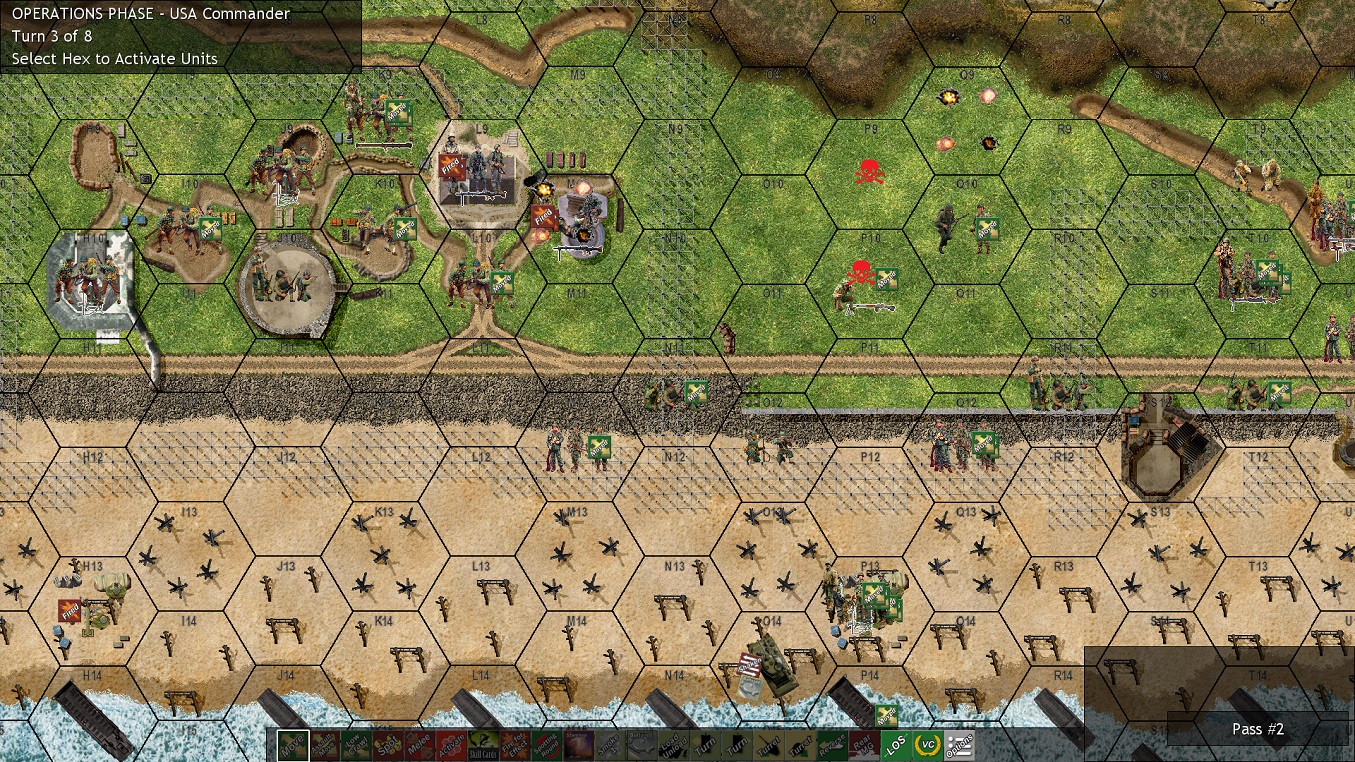Click the red Activate button
The height and width of the screenshot is (762, 1355).
[x=452, y=746]
